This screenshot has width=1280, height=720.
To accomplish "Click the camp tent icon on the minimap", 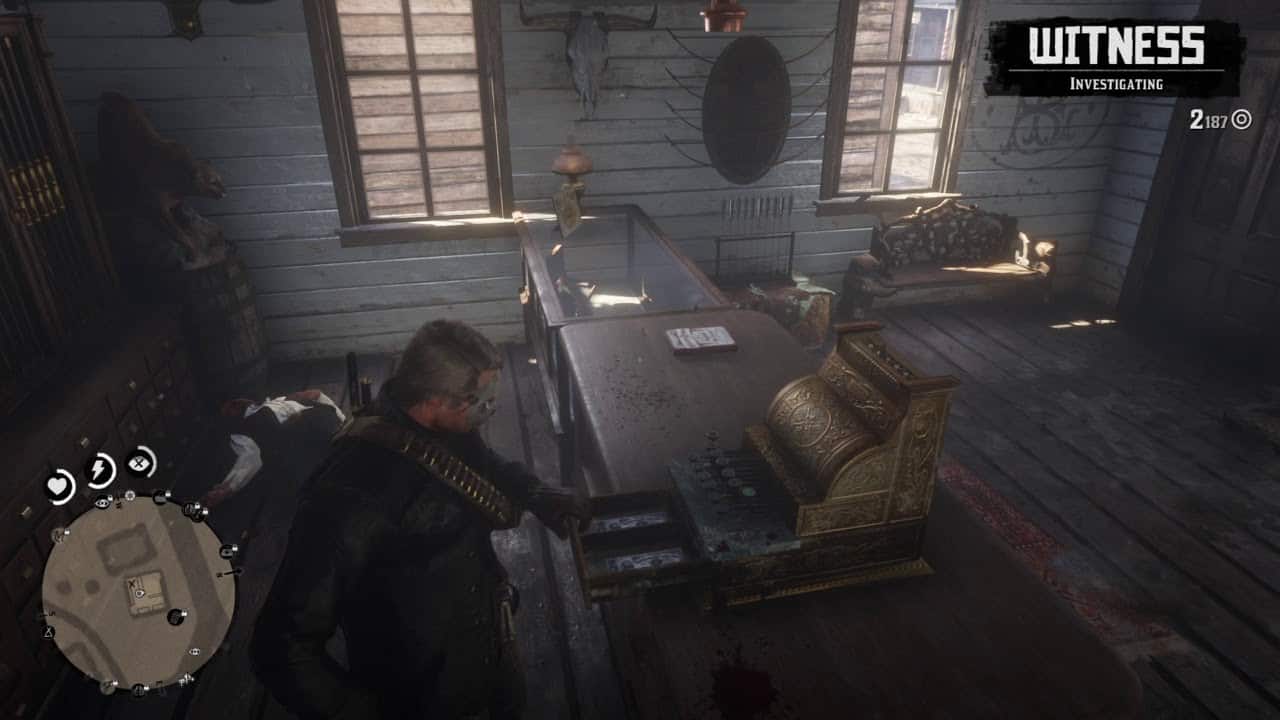I will (48, 632).
